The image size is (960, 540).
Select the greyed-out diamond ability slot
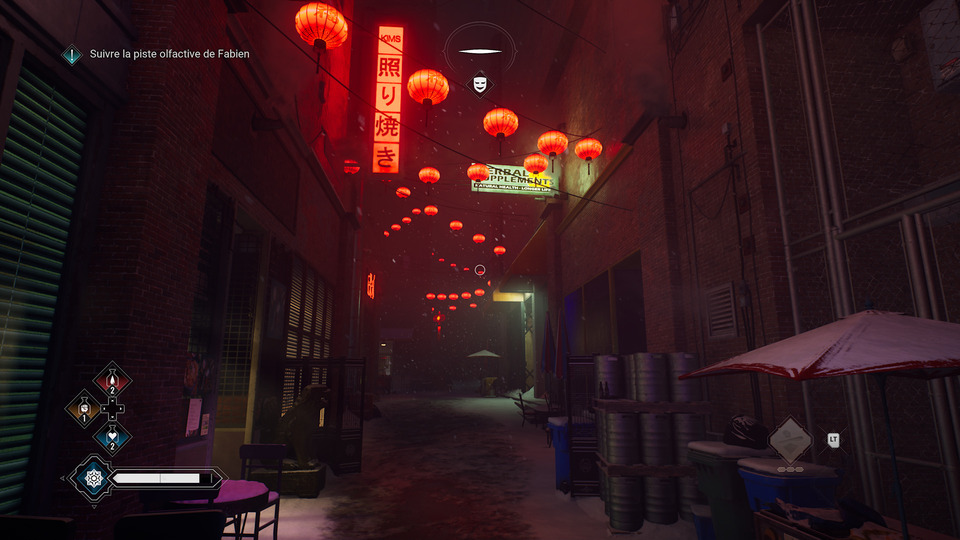[x=790, y=438]
